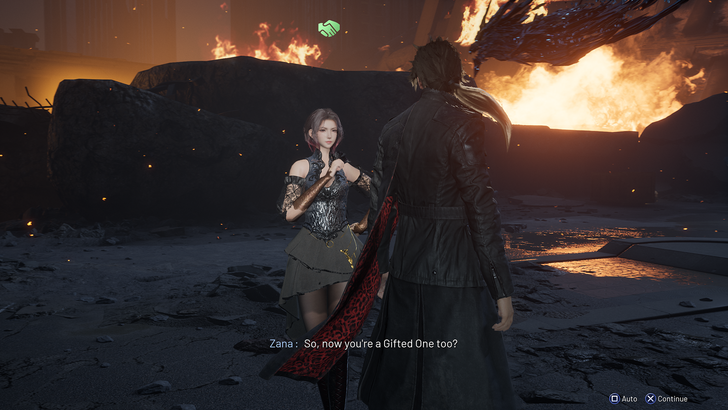Enable Auto dialogue advance
Screen dimensions: 728x410
pos(623,398)
